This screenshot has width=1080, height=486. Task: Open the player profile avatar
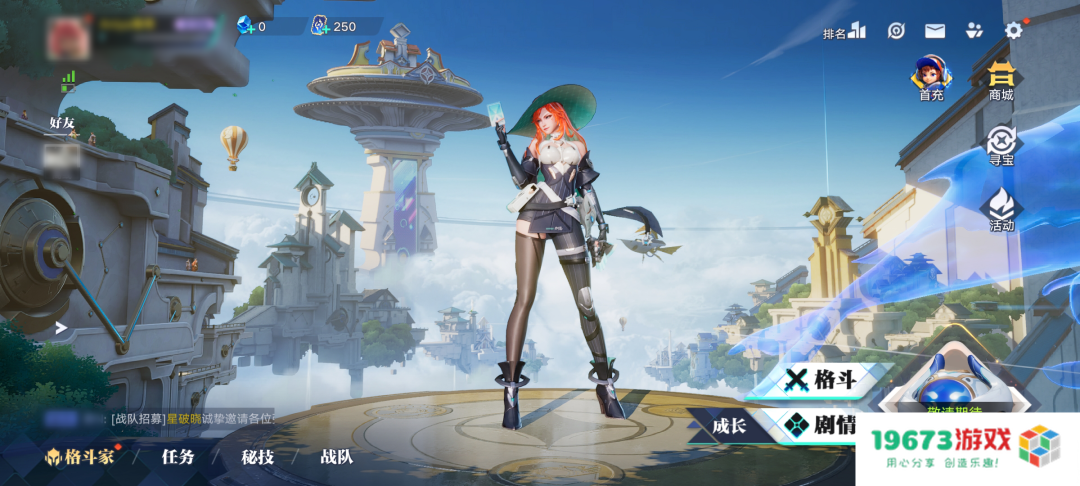pyautogui.click(x=68, y=37)
